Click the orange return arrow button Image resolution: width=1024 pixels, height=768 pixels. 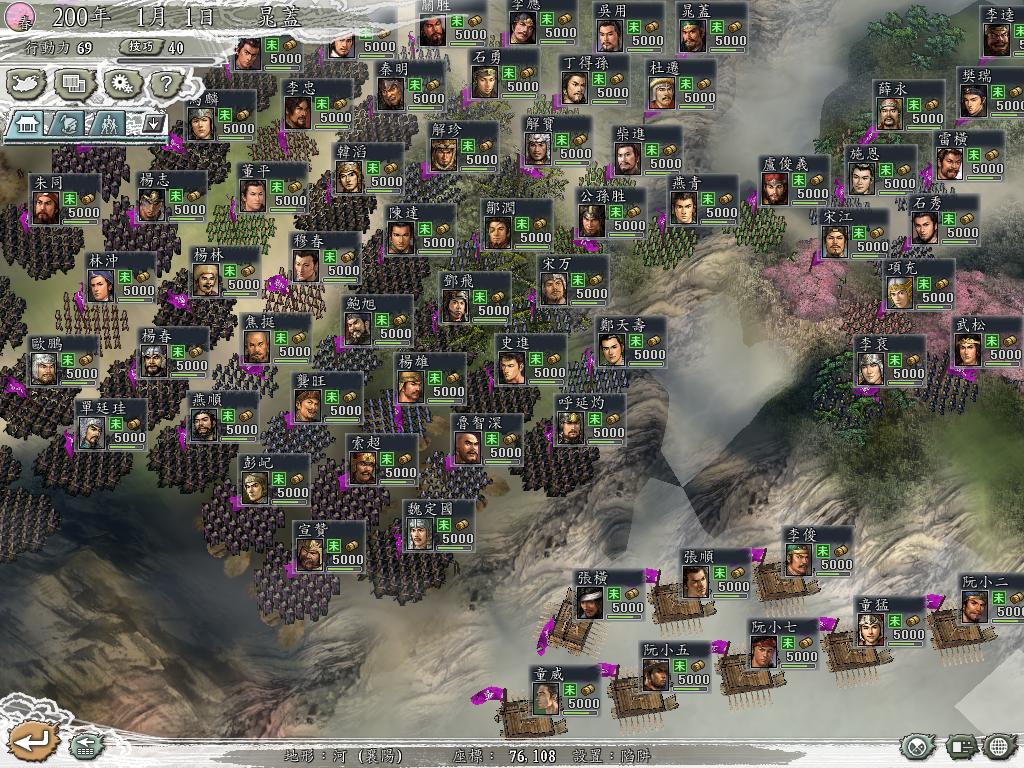click(x=32, y=742)
